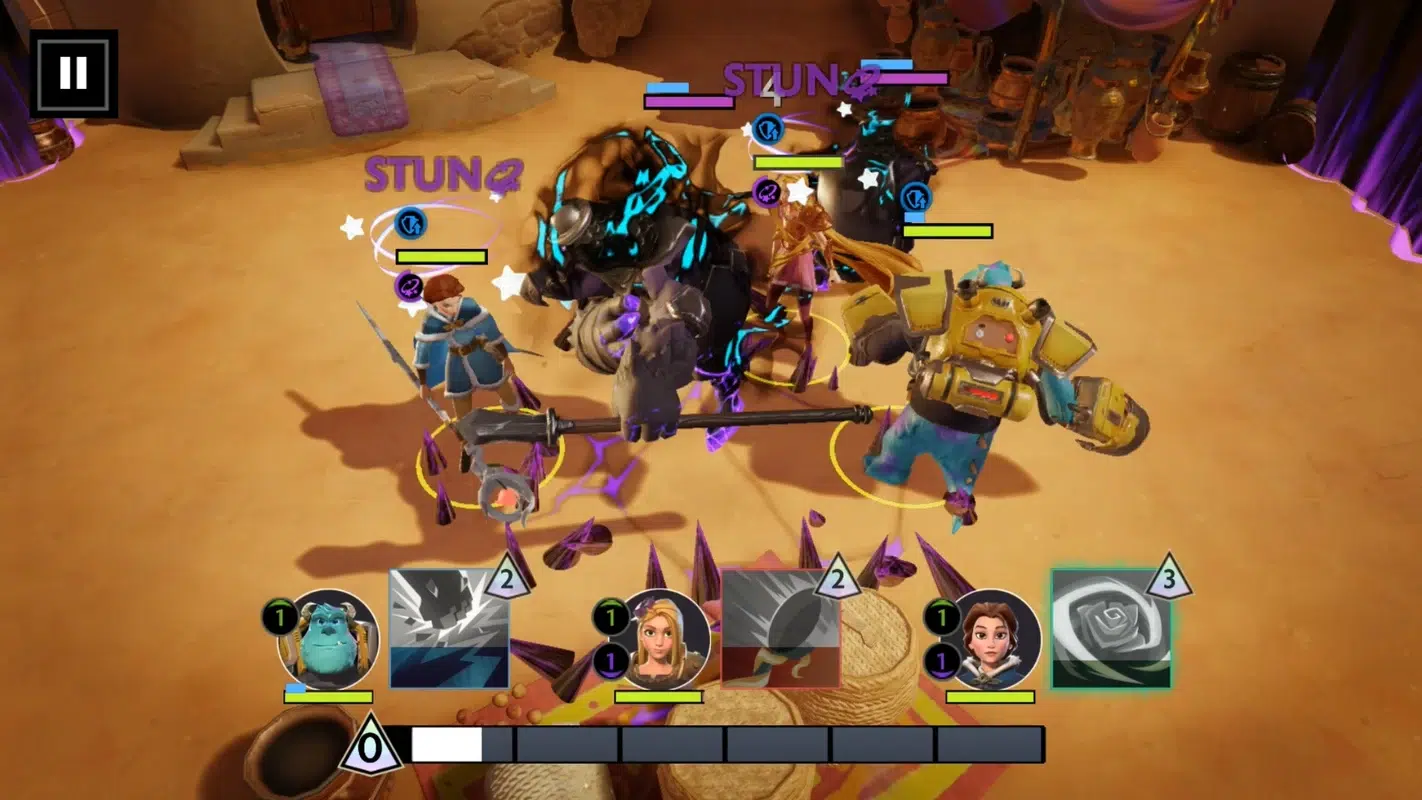Select Belle's character portrait
Image resolution: width=1422 pixels, height=800 pixels.
[x=991, y=640]
